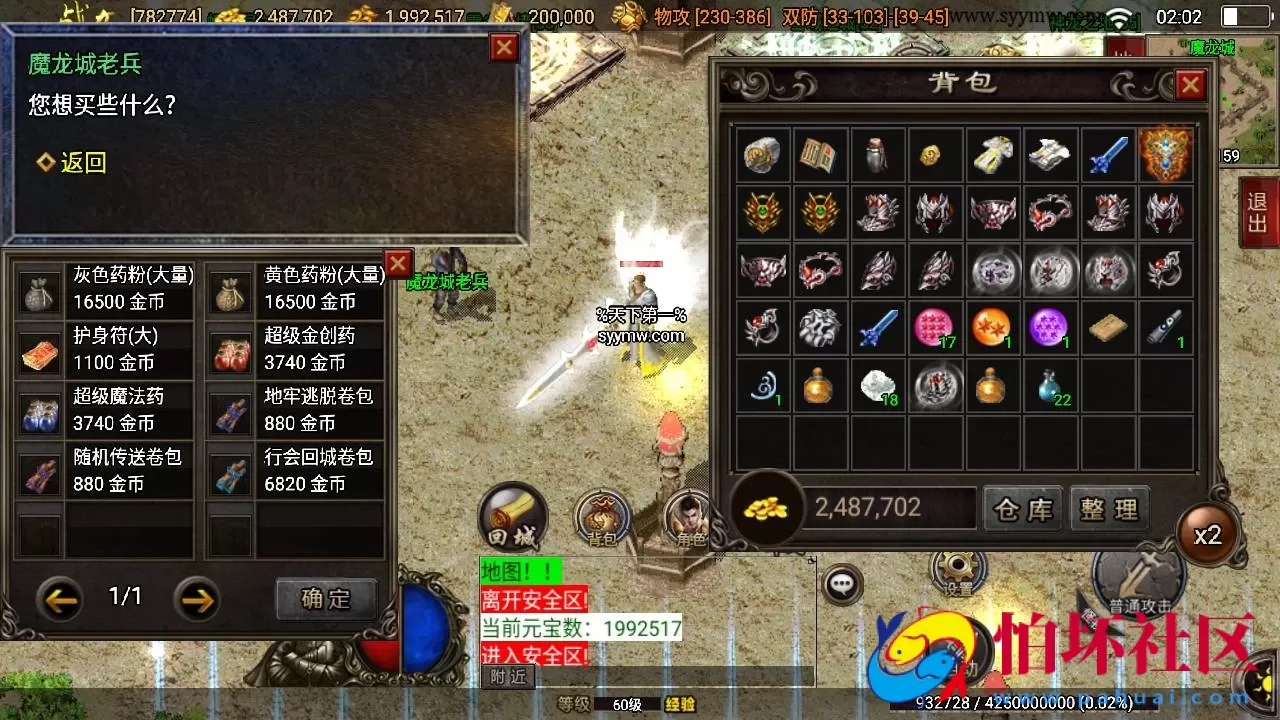
Task: Click the 仓库 (warehouse) button
Action: coord(1022,509)
